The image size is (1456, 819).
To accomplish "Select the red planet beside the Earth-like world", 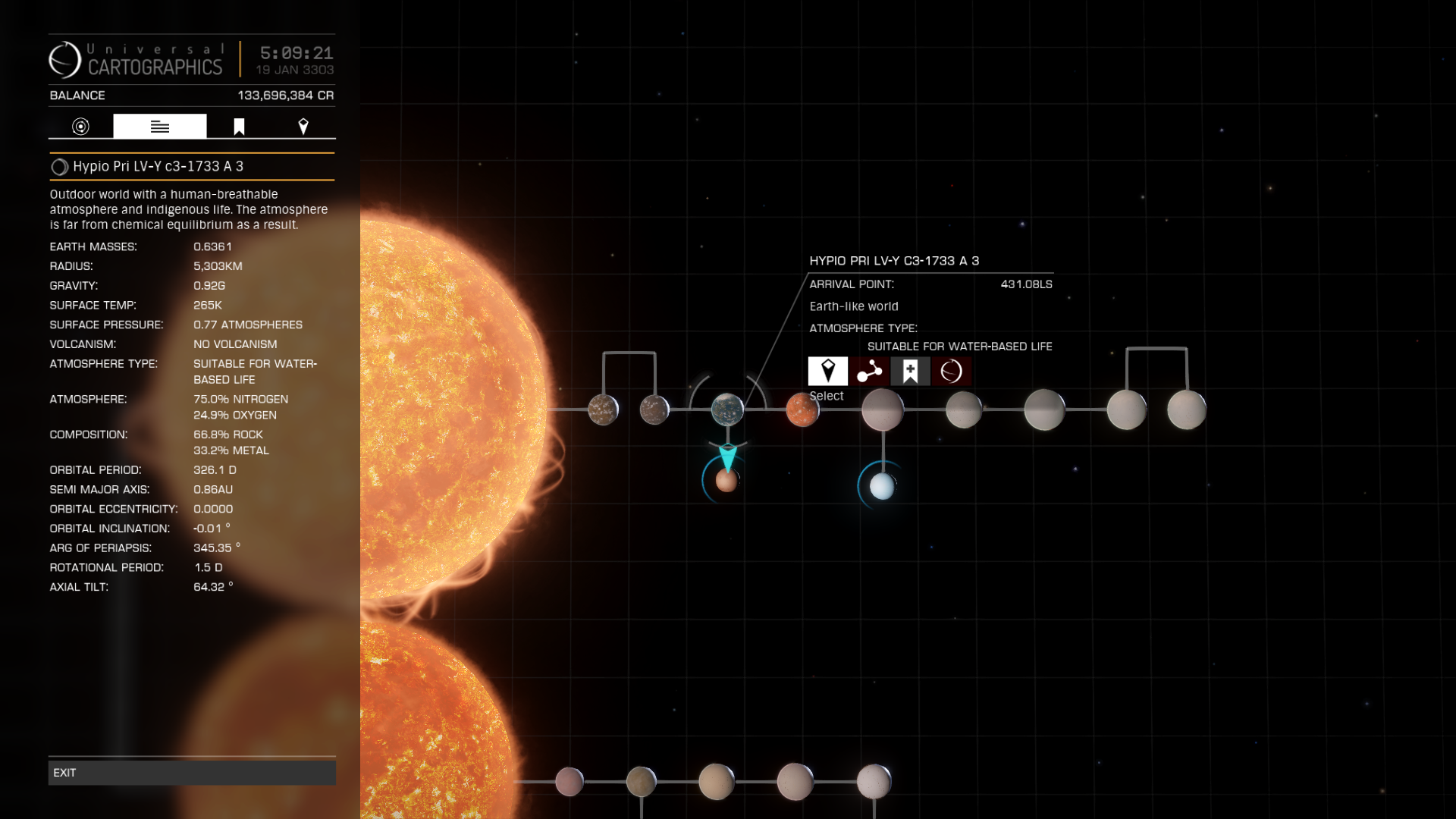I will point(802,410).
